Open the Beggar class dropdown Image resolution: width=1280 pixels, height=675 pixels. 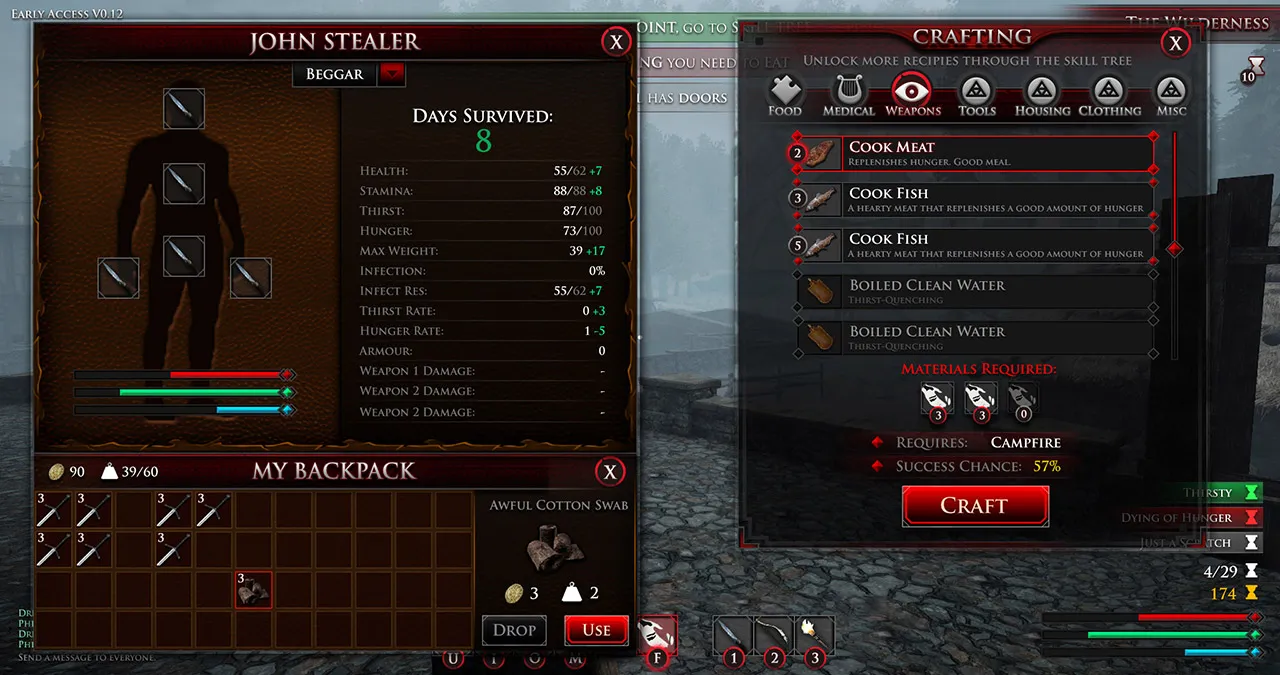click(391, 74)
